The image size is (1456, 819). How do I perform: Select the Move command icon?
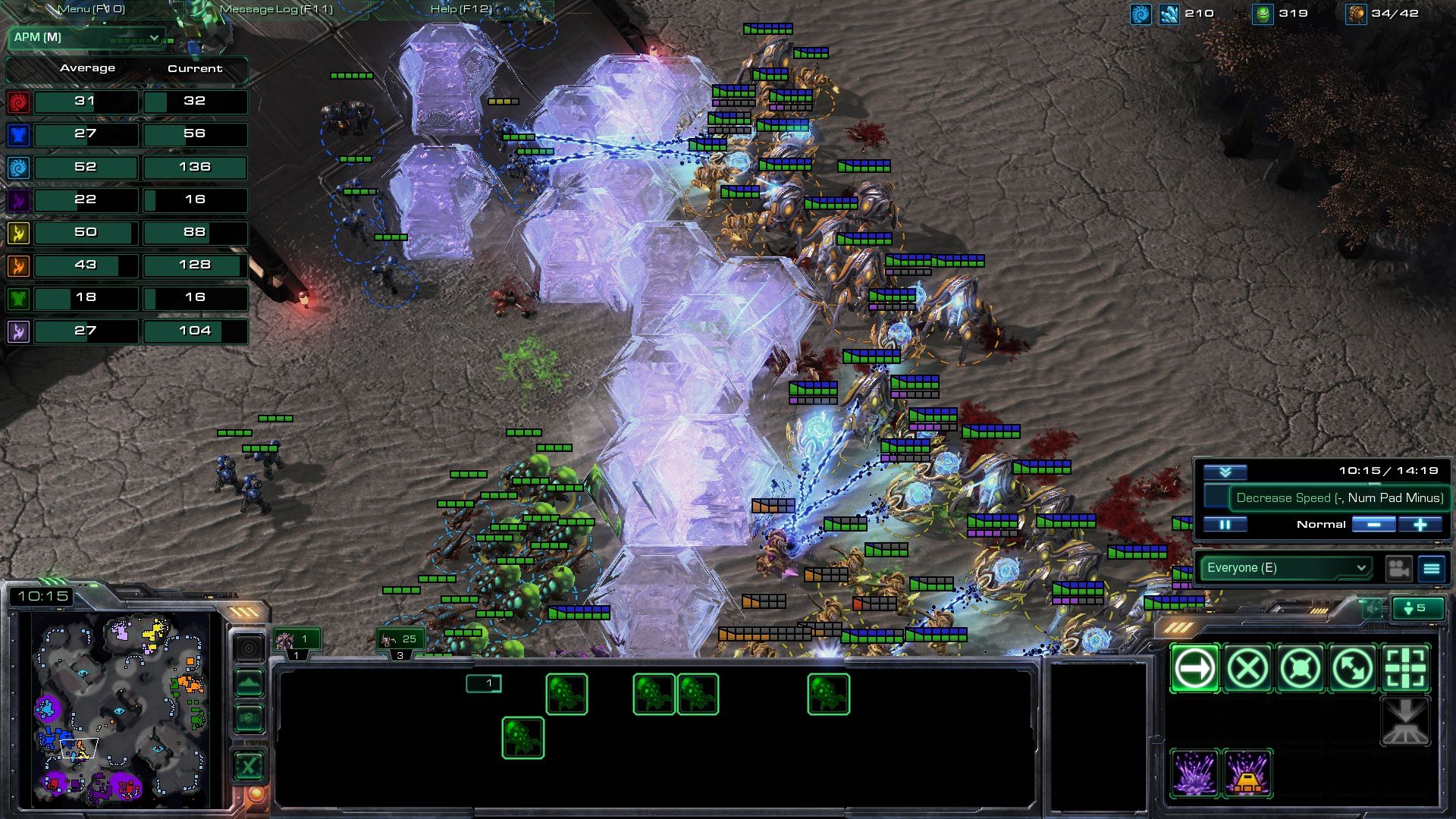tap(1194, 669)
